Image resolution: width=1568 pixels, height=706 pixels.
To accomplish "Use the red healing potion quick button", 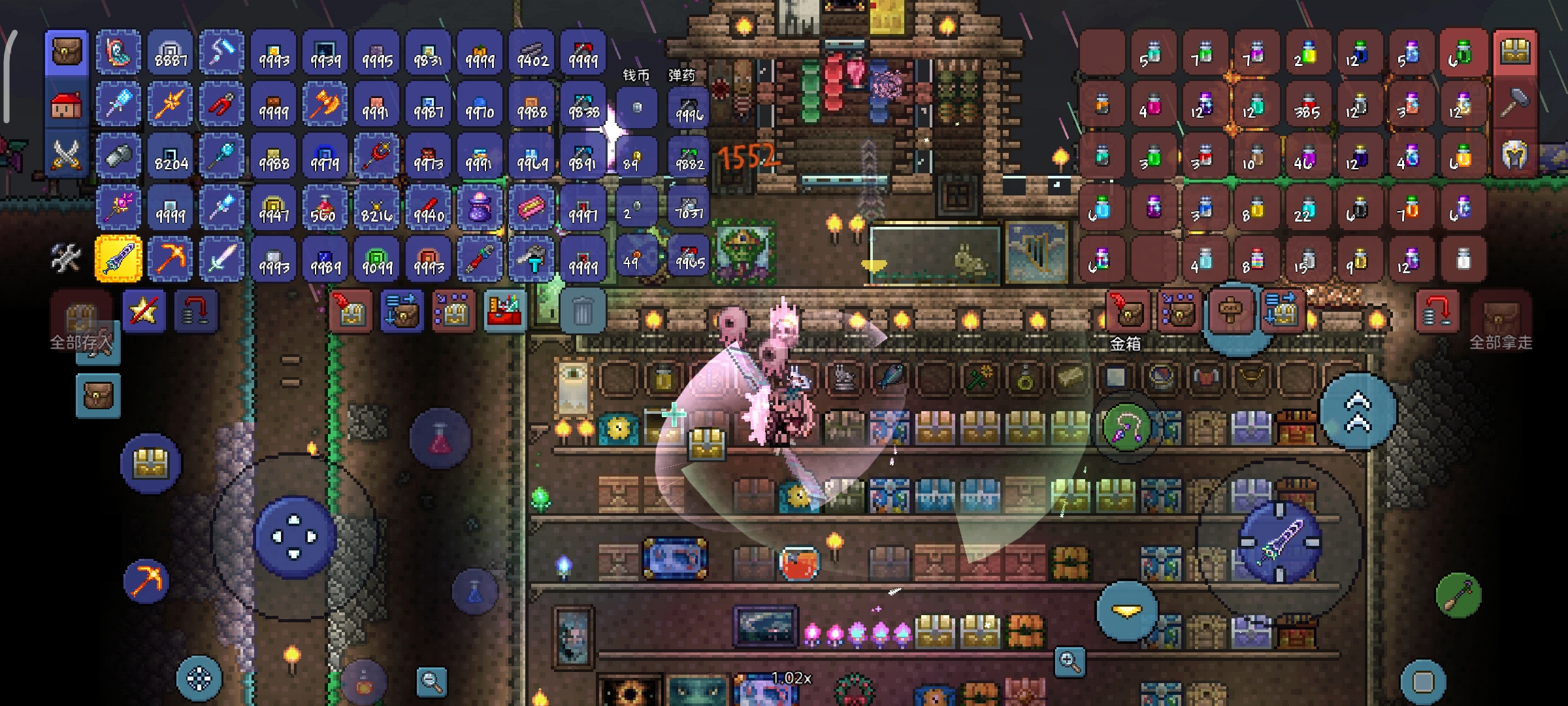I will pos(440,438).
